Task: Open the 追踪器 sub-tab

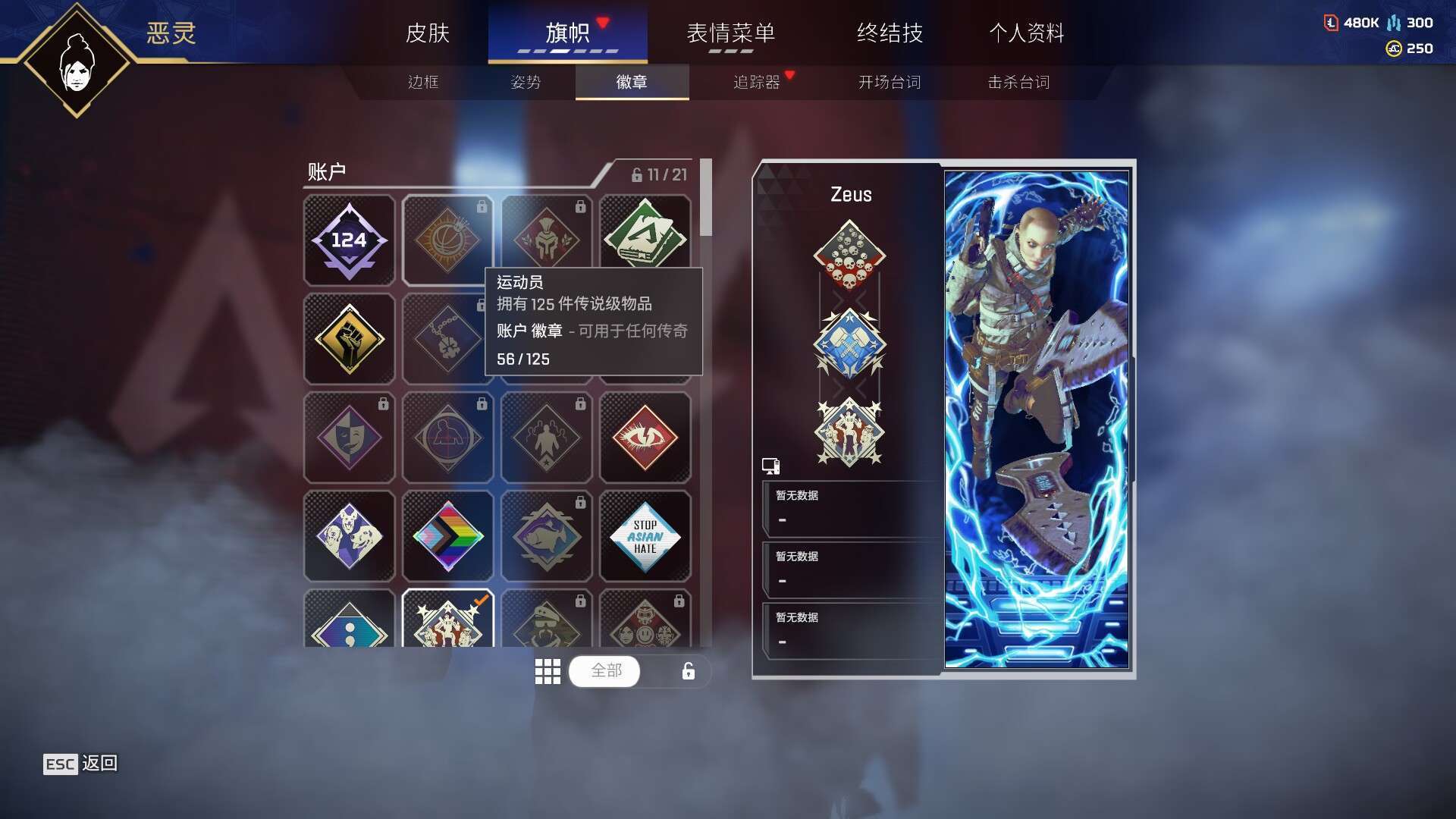Action: coord(758,83)
